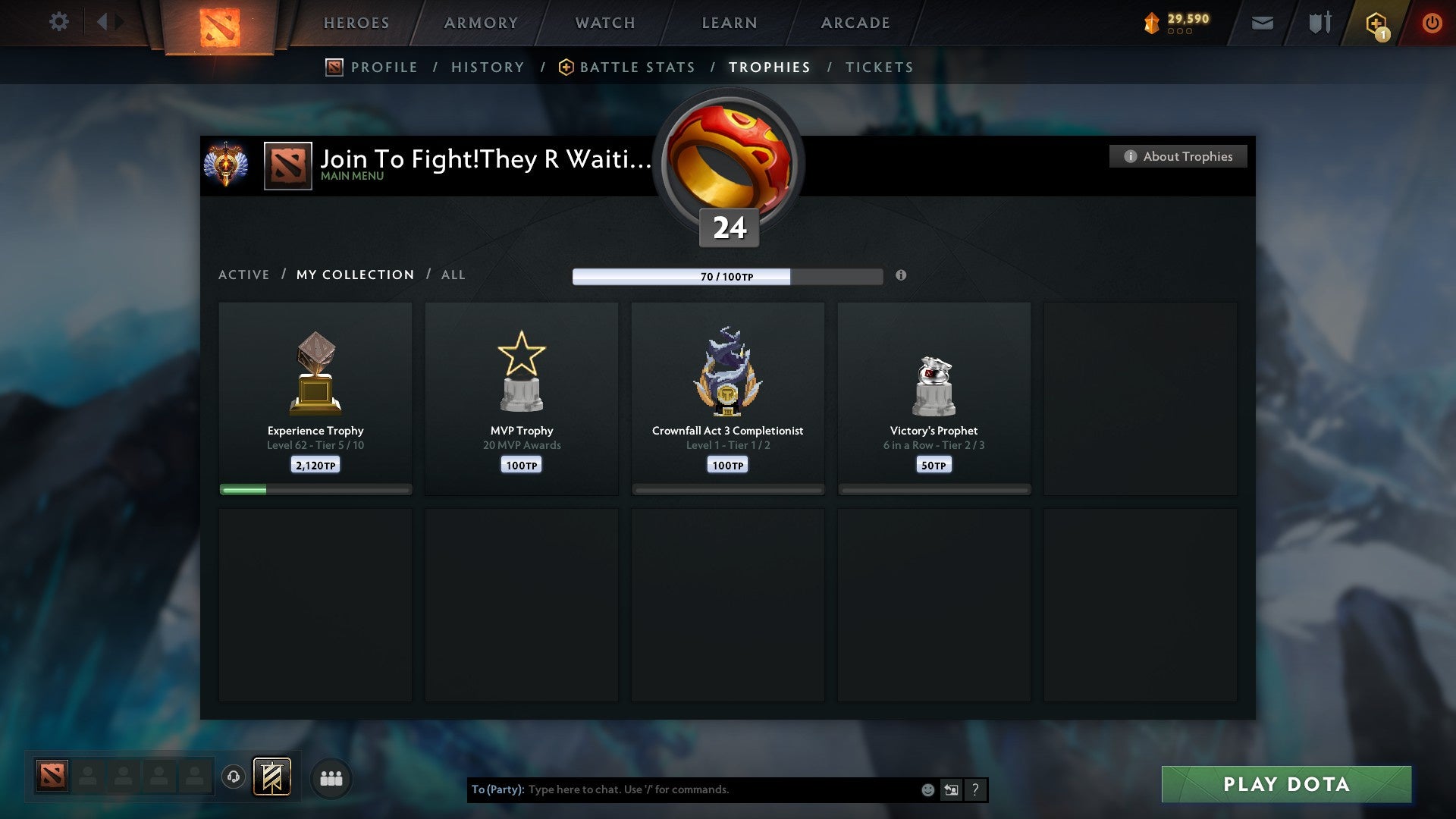The height and width of the screenshot is (819, 1456).
Task: Toggle party voice chat headset icon
Action: [x=234, y=777]
